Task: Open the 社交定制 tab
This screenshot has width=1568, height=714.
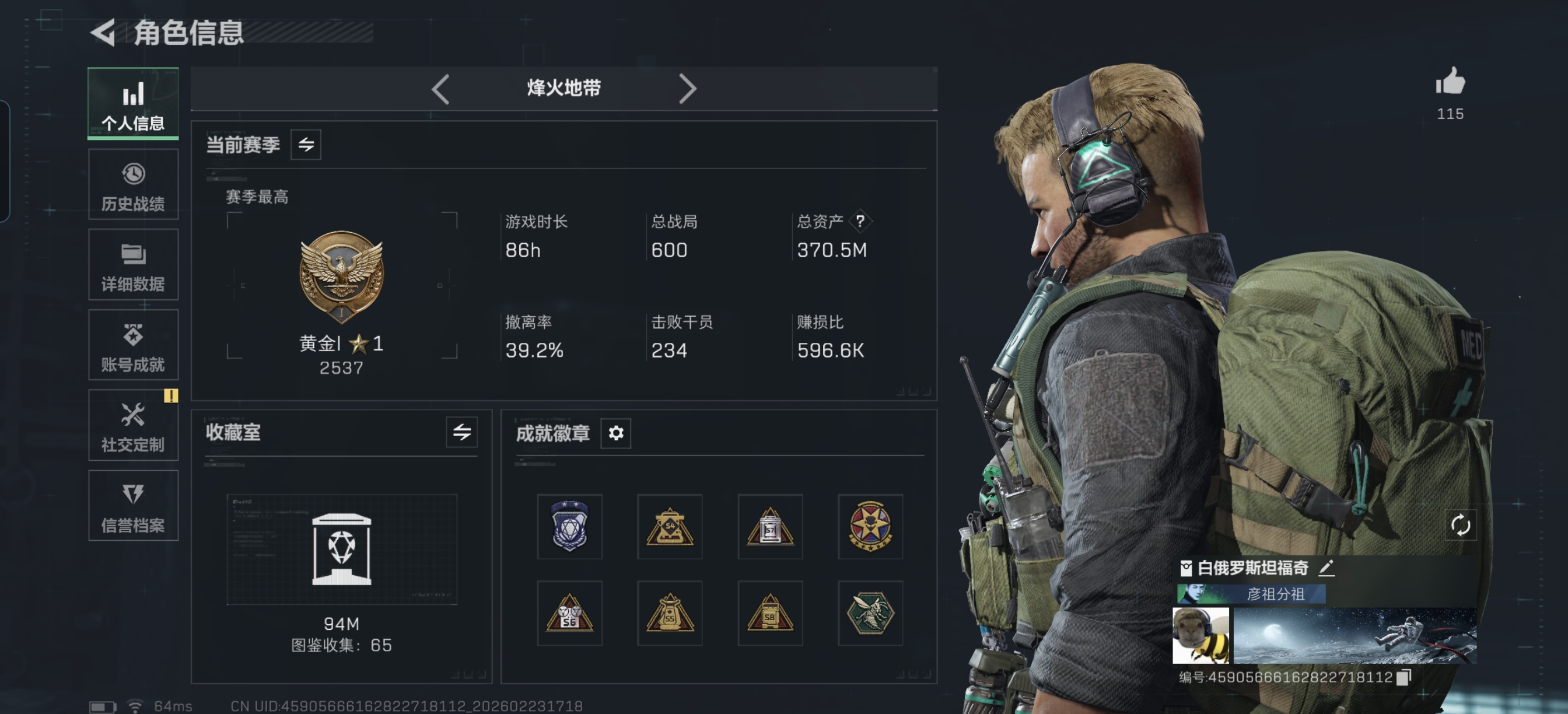Action: 132,425
